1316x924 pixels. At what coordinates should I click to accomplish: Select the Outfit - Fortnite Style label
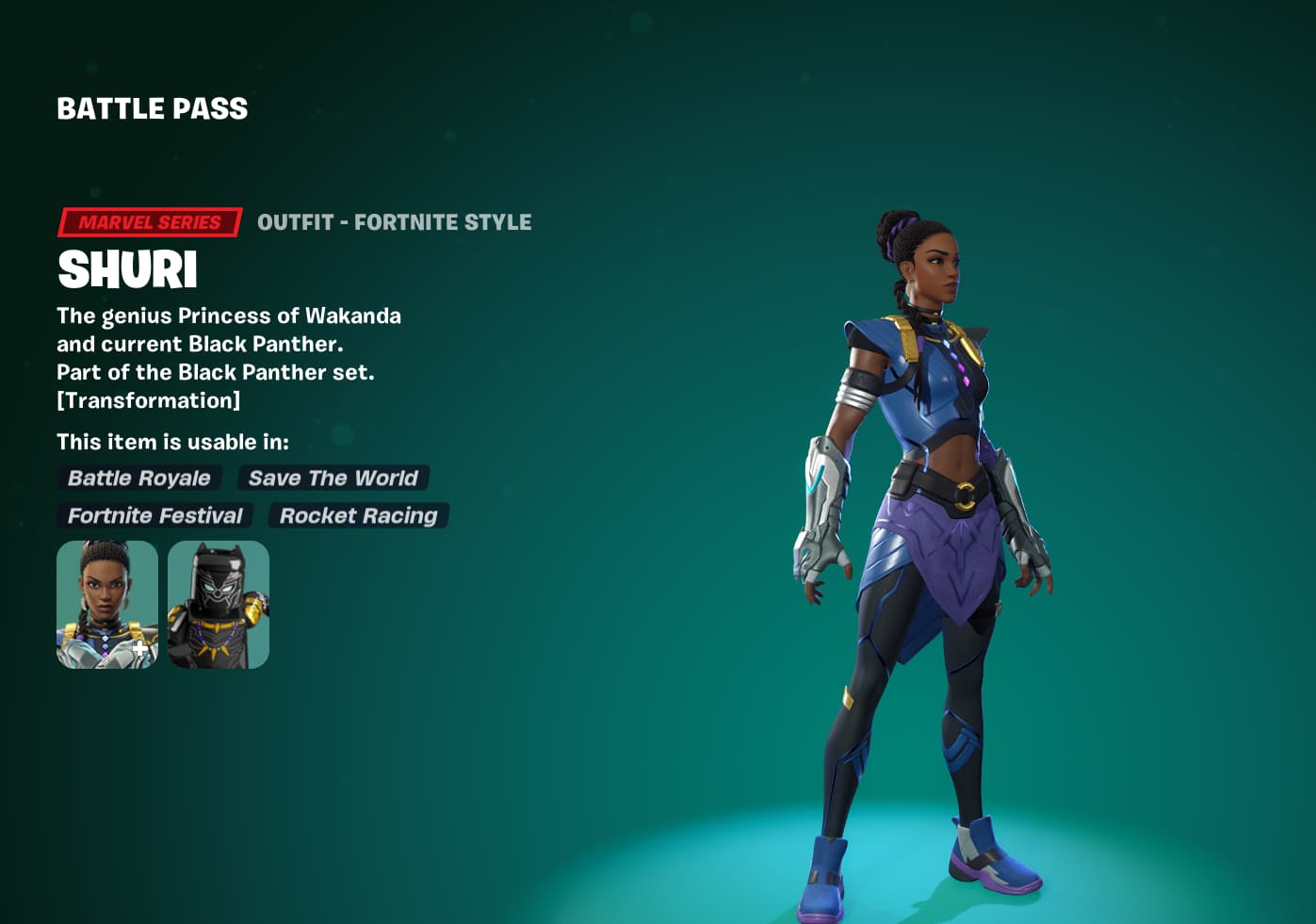point(394,222)
